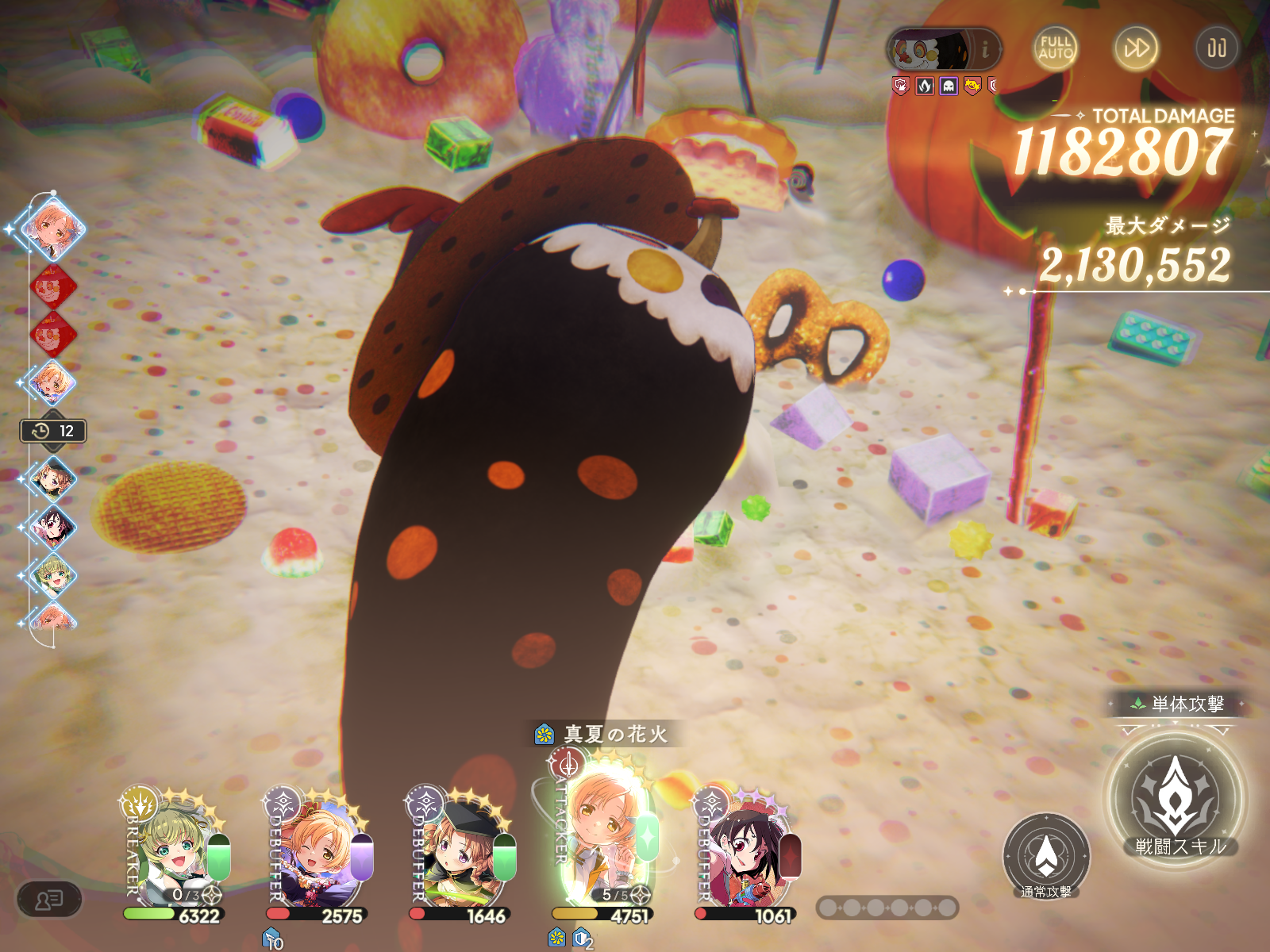Viewport: 1270px width, 952px height.
Task: Choose the 通常攻撃 normal attack
Action: (1046, 856)
